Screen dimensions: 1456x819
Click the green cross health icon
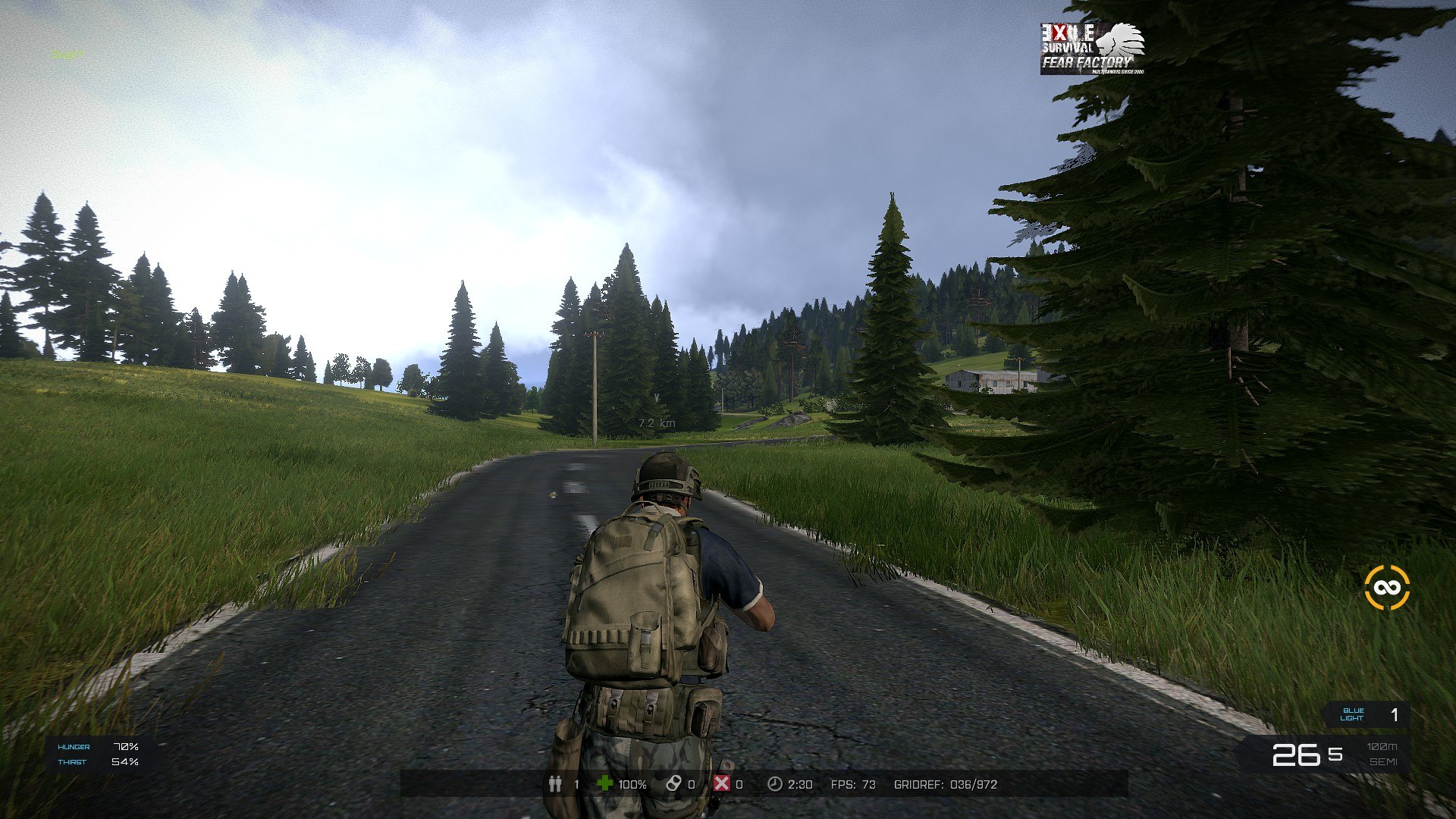(x=604, y=783)
